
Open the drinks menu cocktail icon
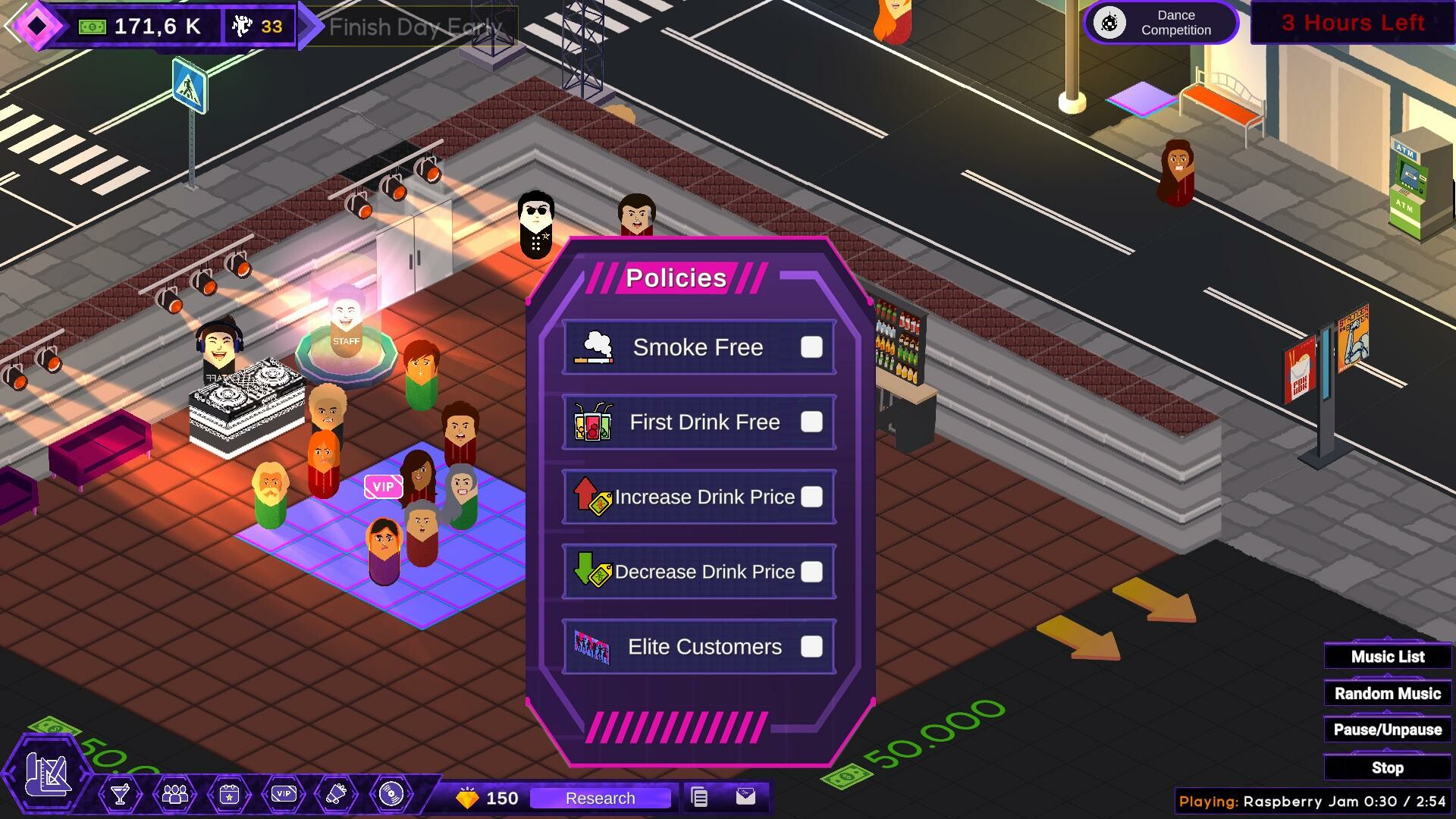(x=119, y=795)
